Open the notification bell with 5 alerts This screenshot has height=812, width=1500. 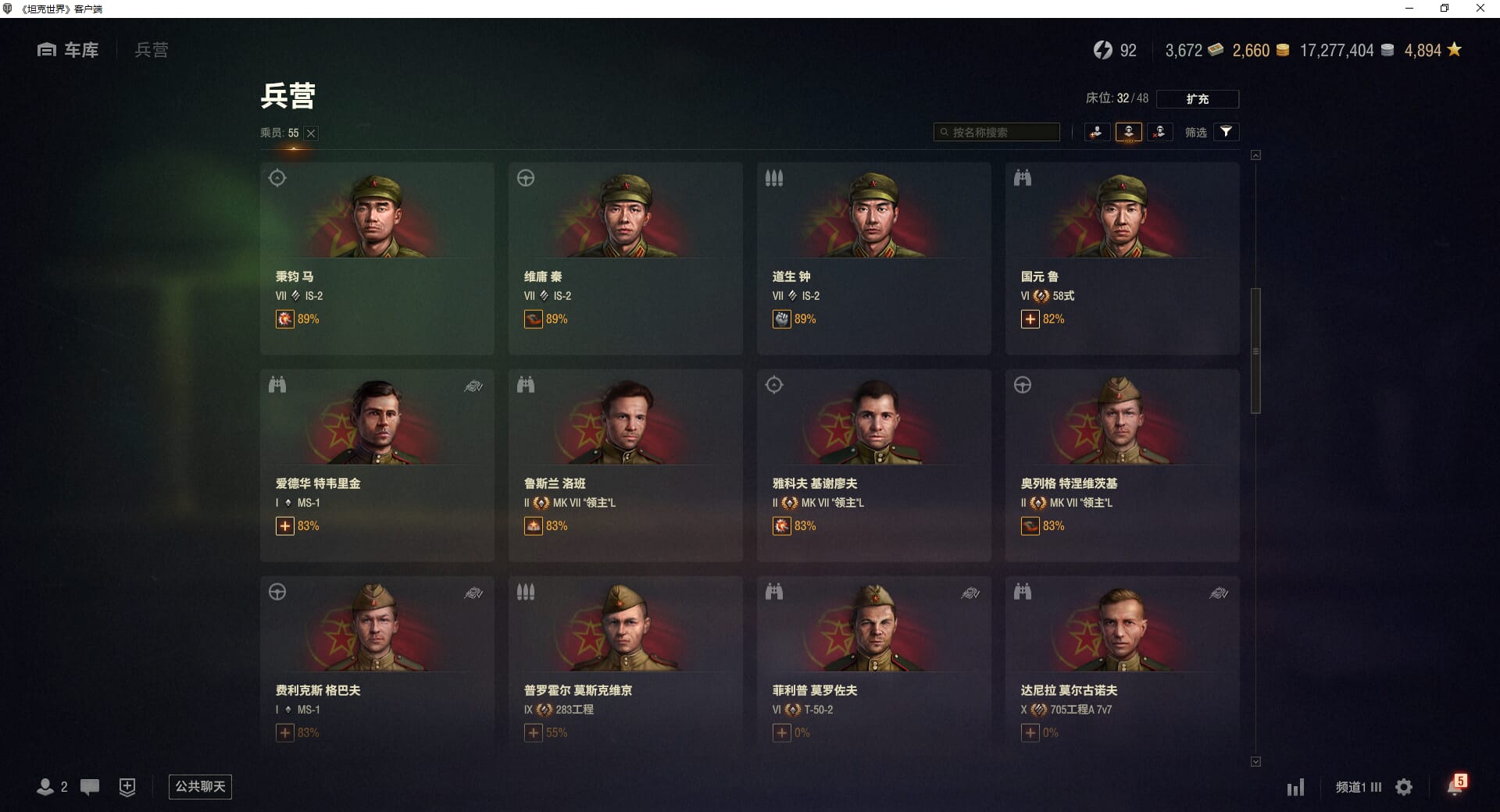pos(1455,786)
